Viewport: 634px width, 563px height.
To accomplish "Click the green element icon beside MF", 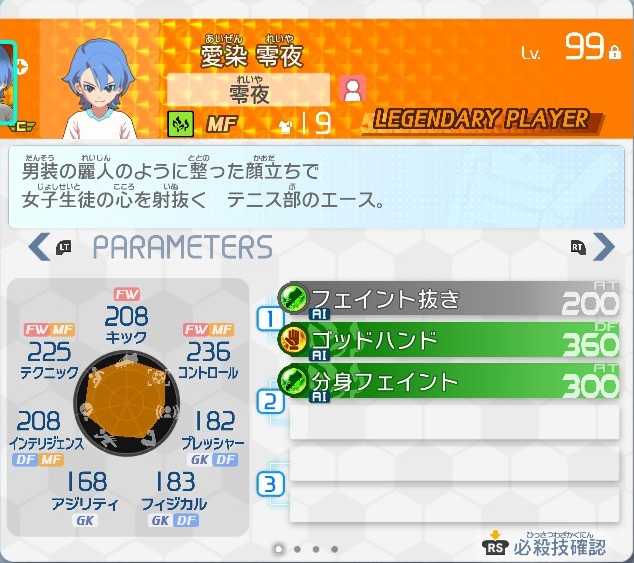I will 180,123.
